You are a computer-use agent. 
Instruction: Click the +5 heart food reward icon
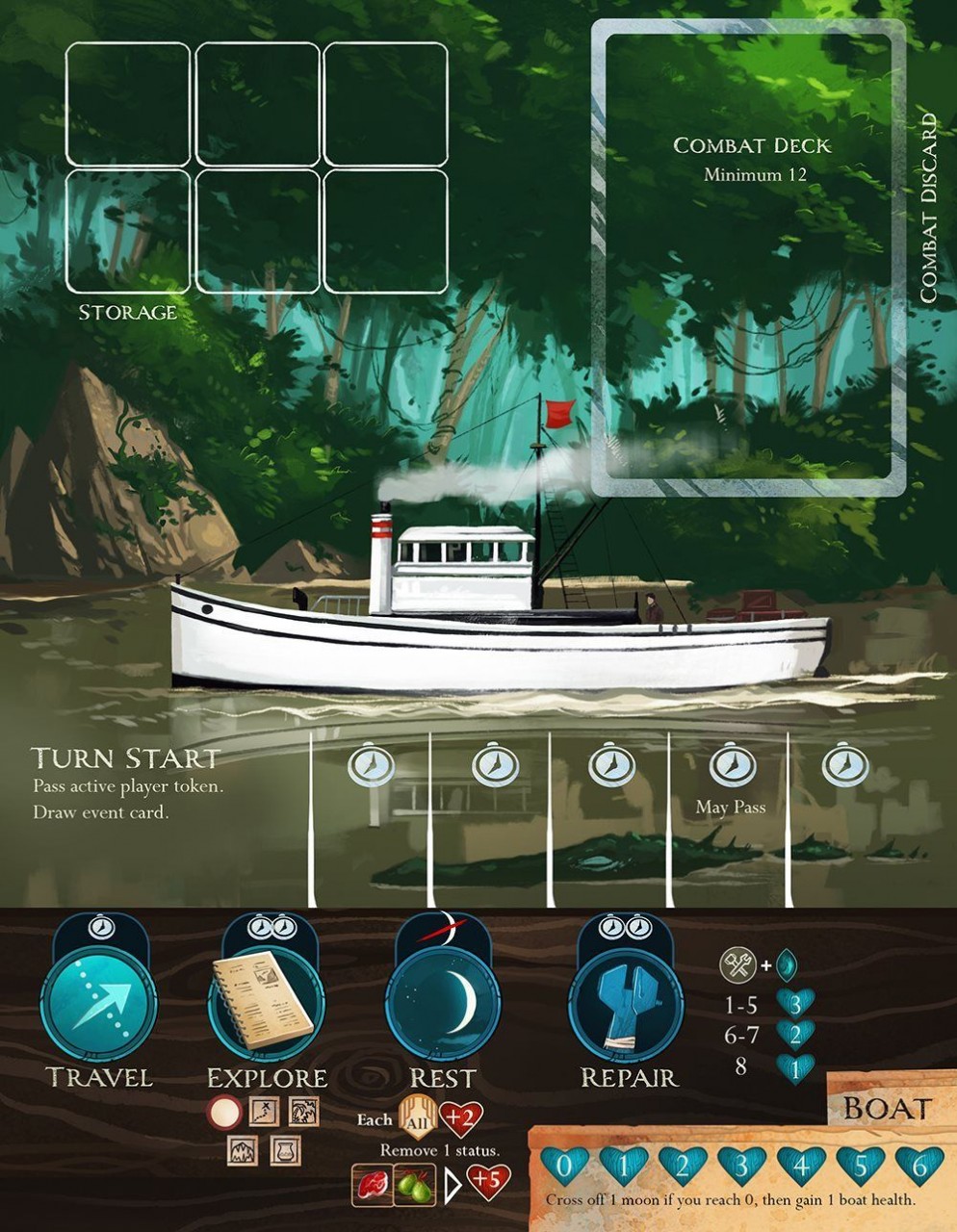[488, 1183]
